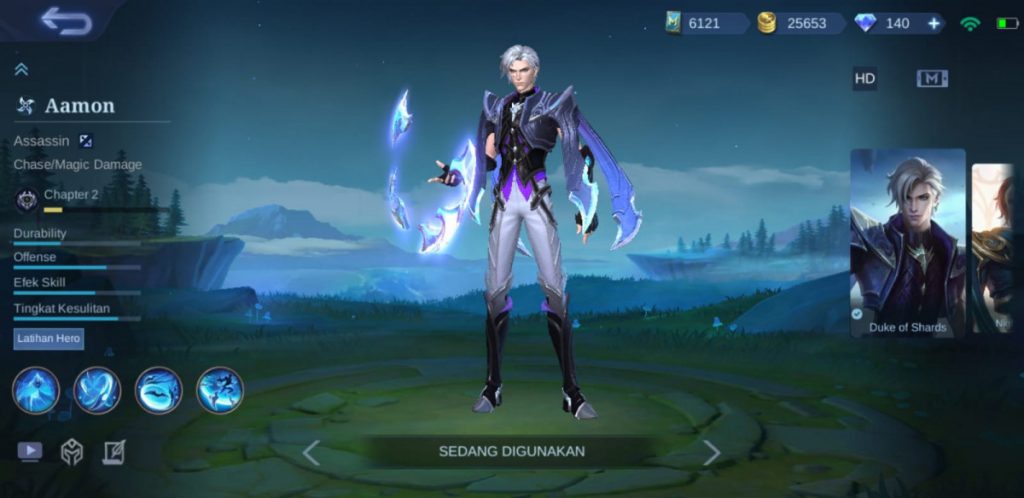
Task: Click the SEDANG DIGUNAKAN button
Action: pos(511,452)
